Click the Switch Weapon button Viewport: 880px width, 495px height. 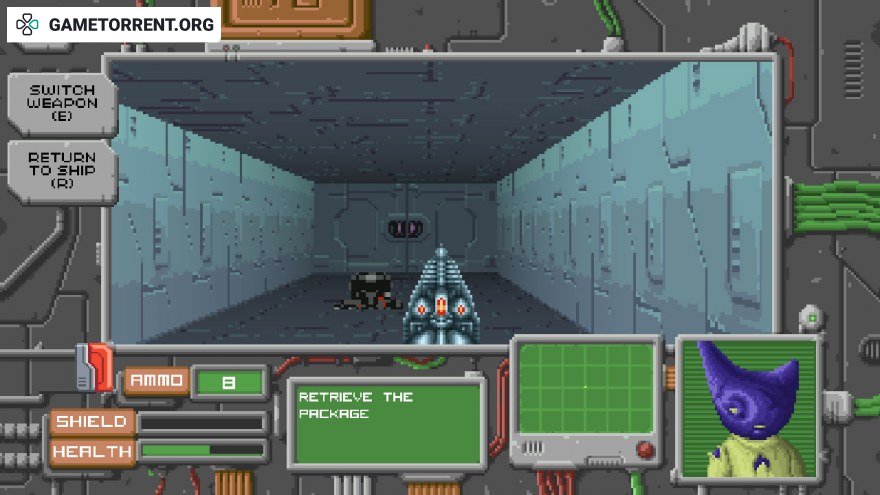pyautogui.click(x=62, y=103)
